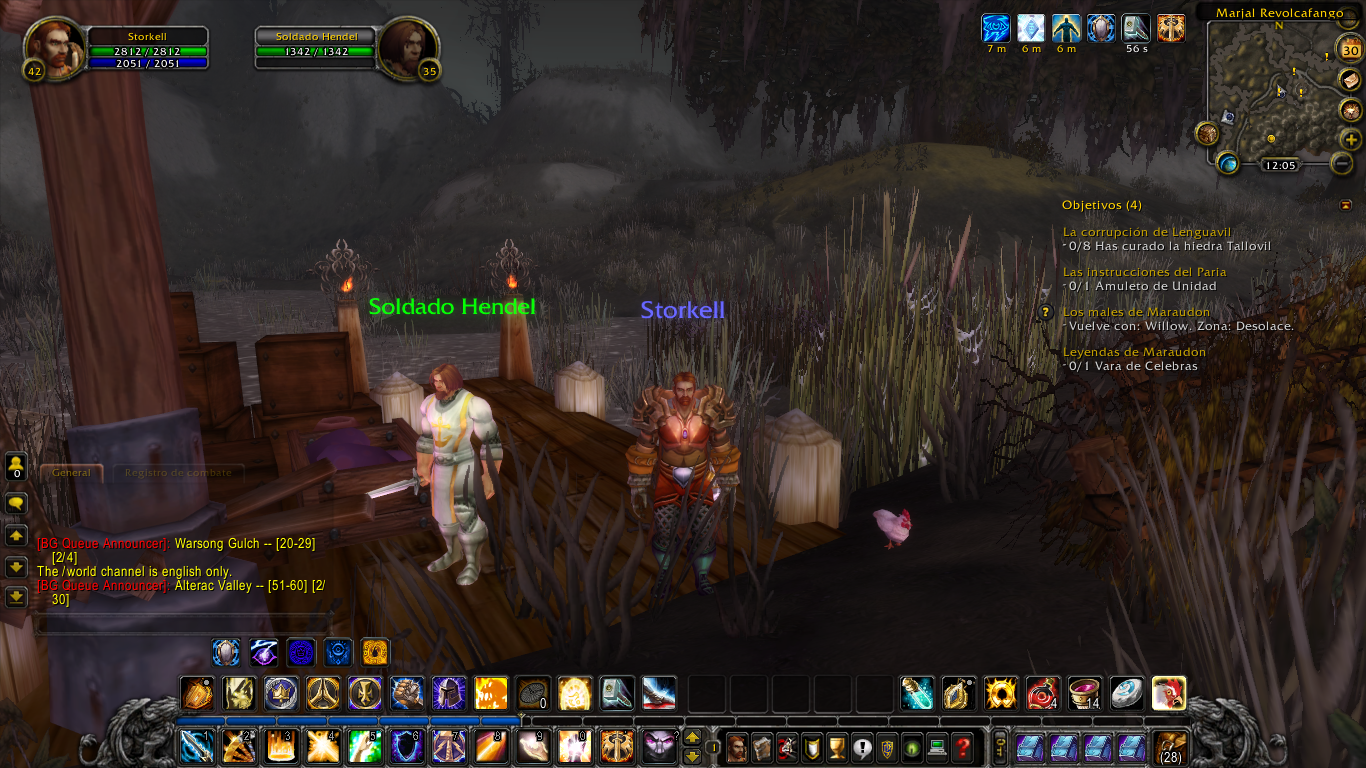Image resolution: width=1366 pixels, height=768 pixels.
Task: Dismiss the 7 m buff aura
Action: pos(995,28)
